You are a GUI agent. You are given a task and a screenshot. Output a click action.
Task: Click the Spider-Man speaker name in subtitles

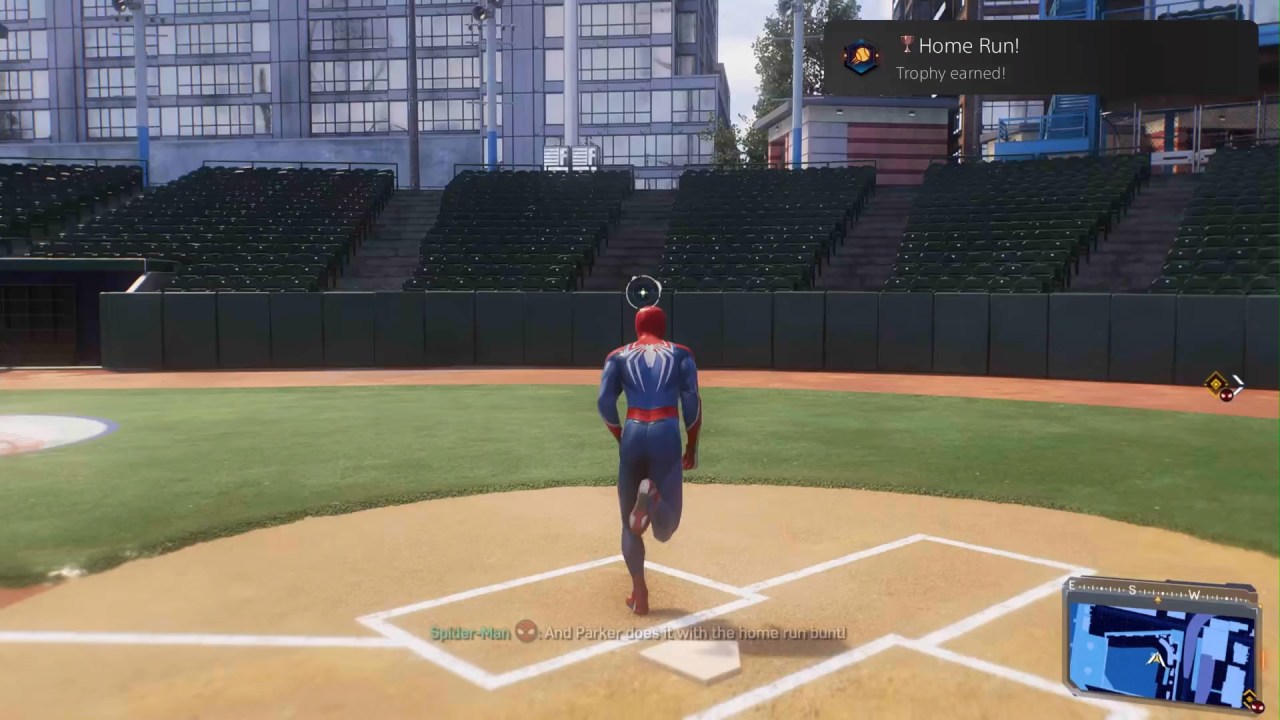(469, 633)
